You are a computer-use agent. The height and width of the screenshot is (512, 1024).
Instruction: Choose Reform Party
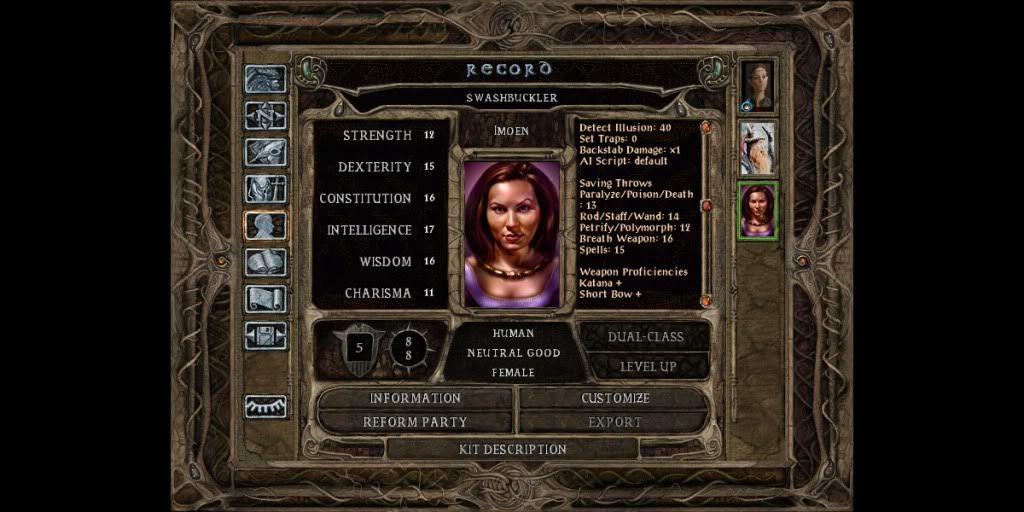pos(415,422)
